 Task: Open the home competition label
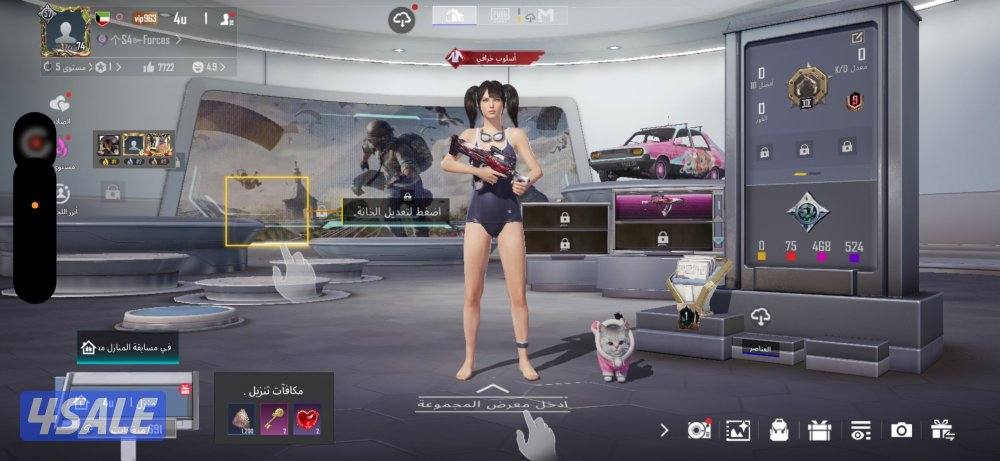click(x=128, y=346)
